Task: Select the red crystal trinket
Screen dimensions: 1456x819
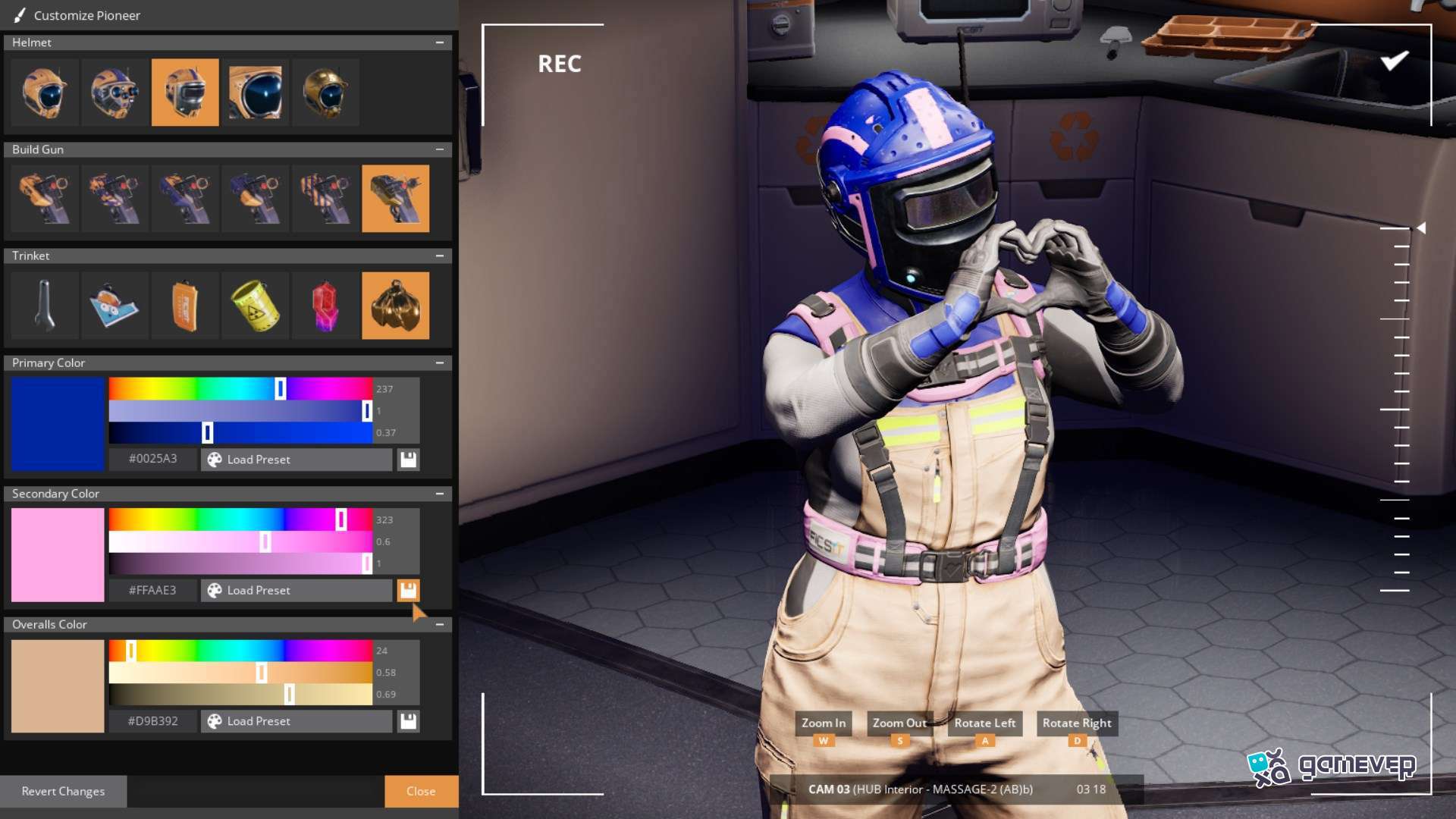Action: coord(325,306)
